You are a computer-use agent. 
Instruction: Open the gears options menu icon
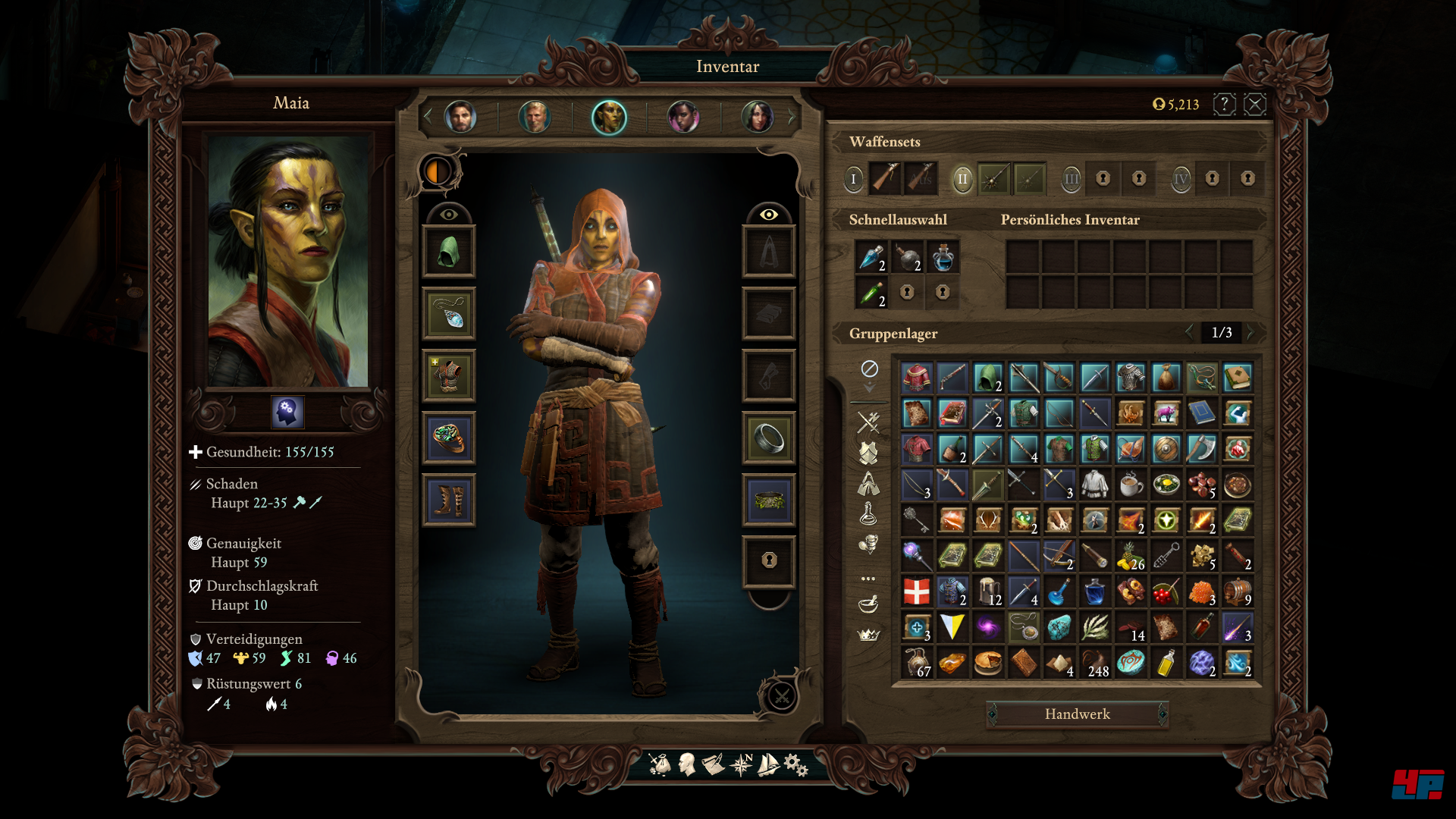pyautogui.click(x=796, y=764)
